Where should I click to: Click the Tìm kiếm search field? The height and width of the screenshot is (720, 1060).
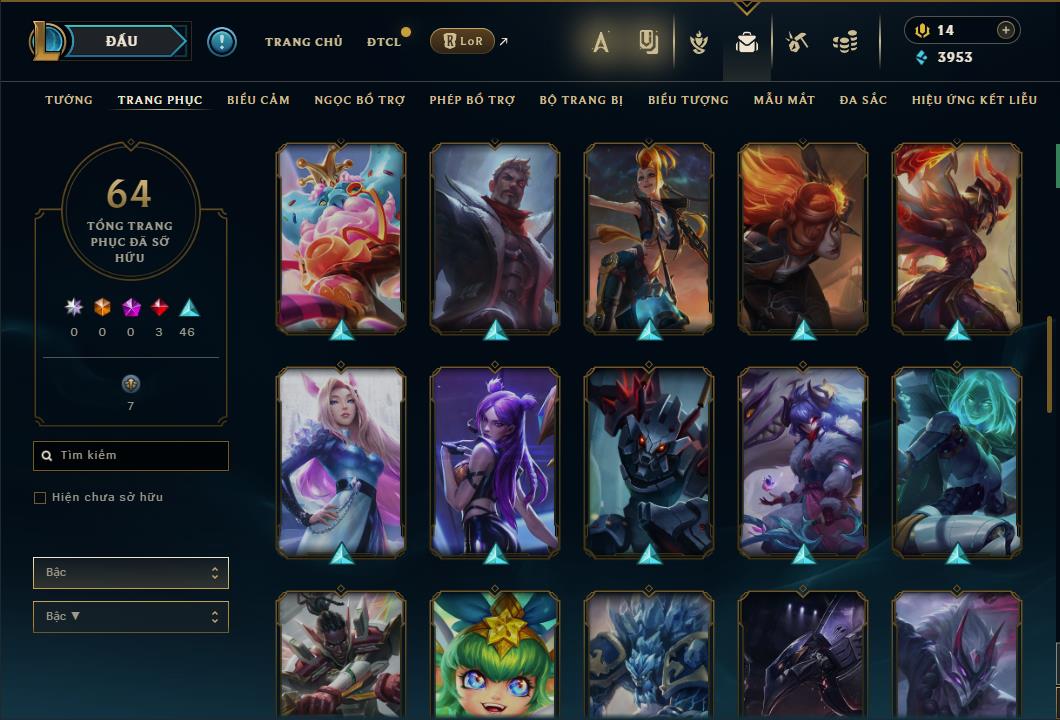(x=131, y=456)
